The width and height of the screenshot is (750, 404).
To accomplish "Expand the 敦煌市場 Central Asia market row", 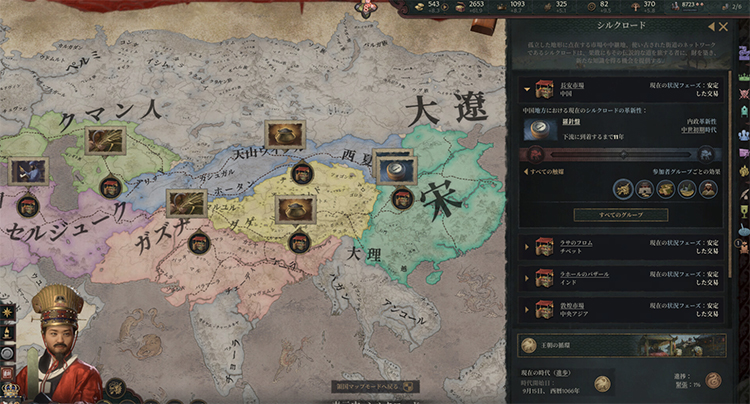I will point(524,308).
